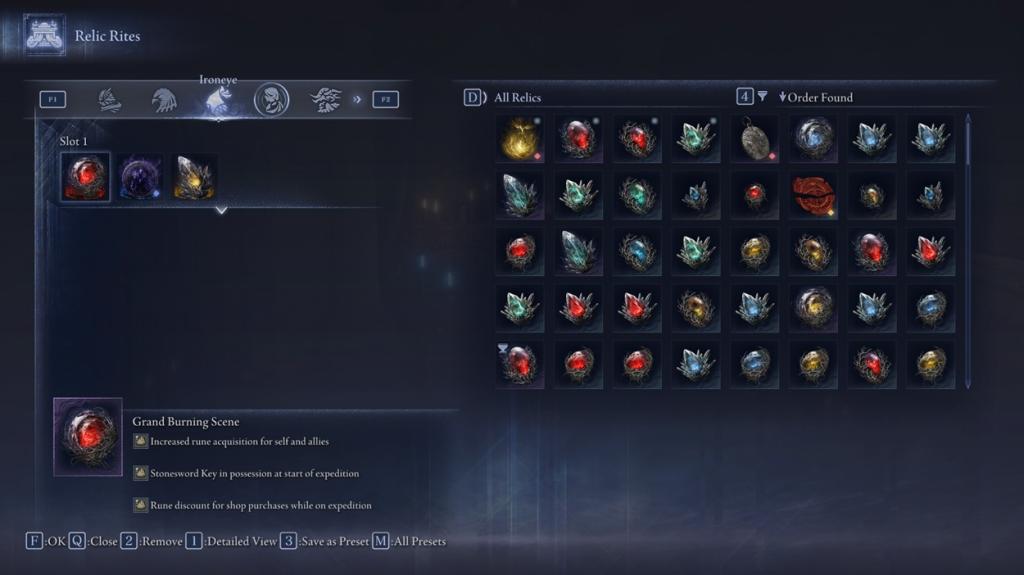Expand the relic slots down arrow
Screen dimensions: 1024x575
221,210
